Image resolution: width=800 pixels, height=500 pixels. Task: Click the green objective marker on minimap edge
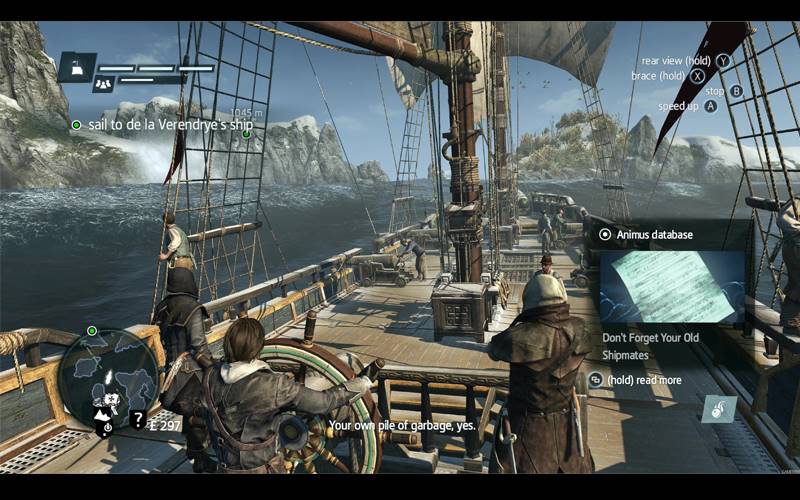click(92, 330)
